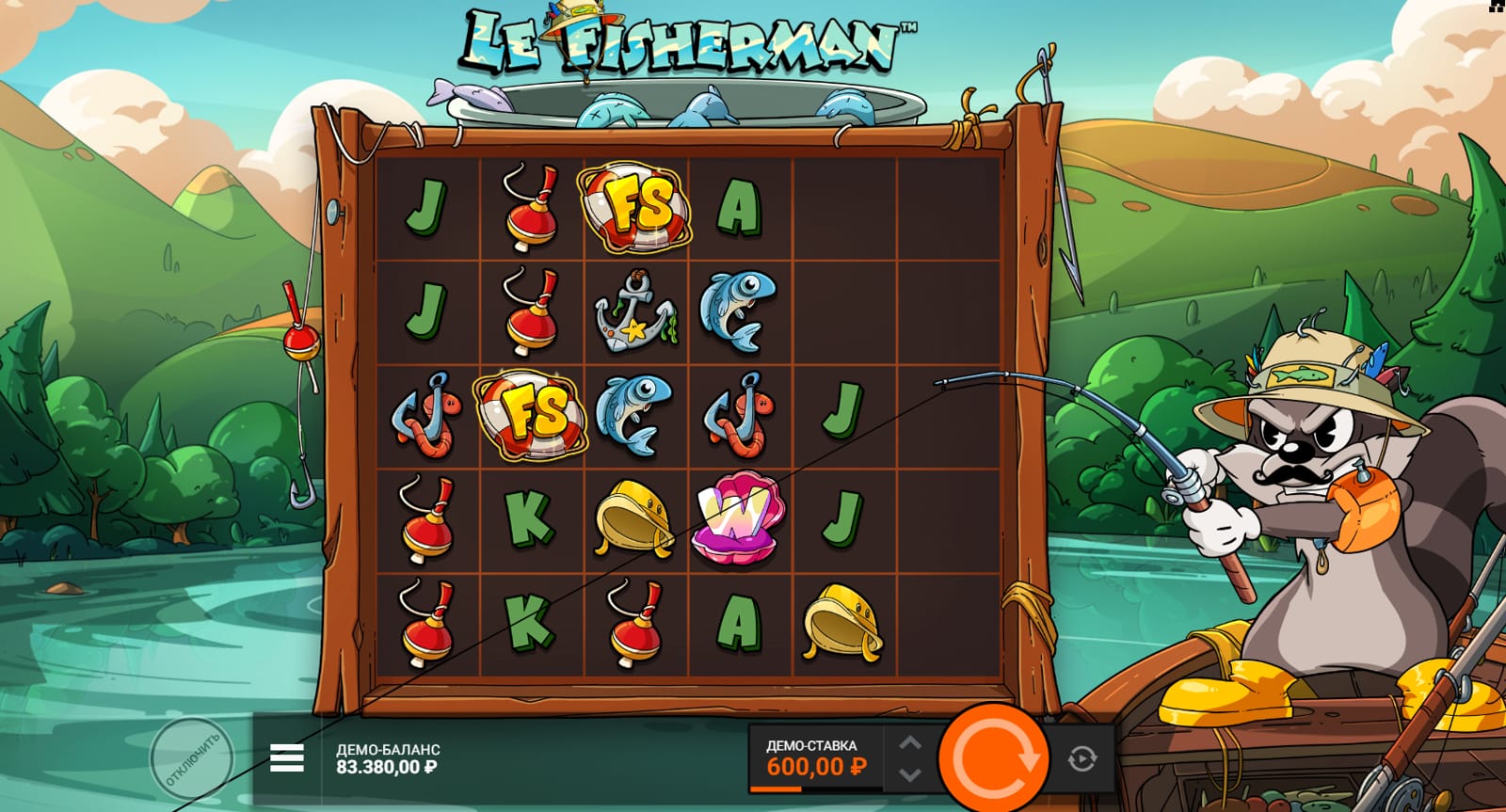Open the ДЕМО-СТАВКА bet amount panel
The width and height of the screenshot is (1506, 812).
point(815,758)
